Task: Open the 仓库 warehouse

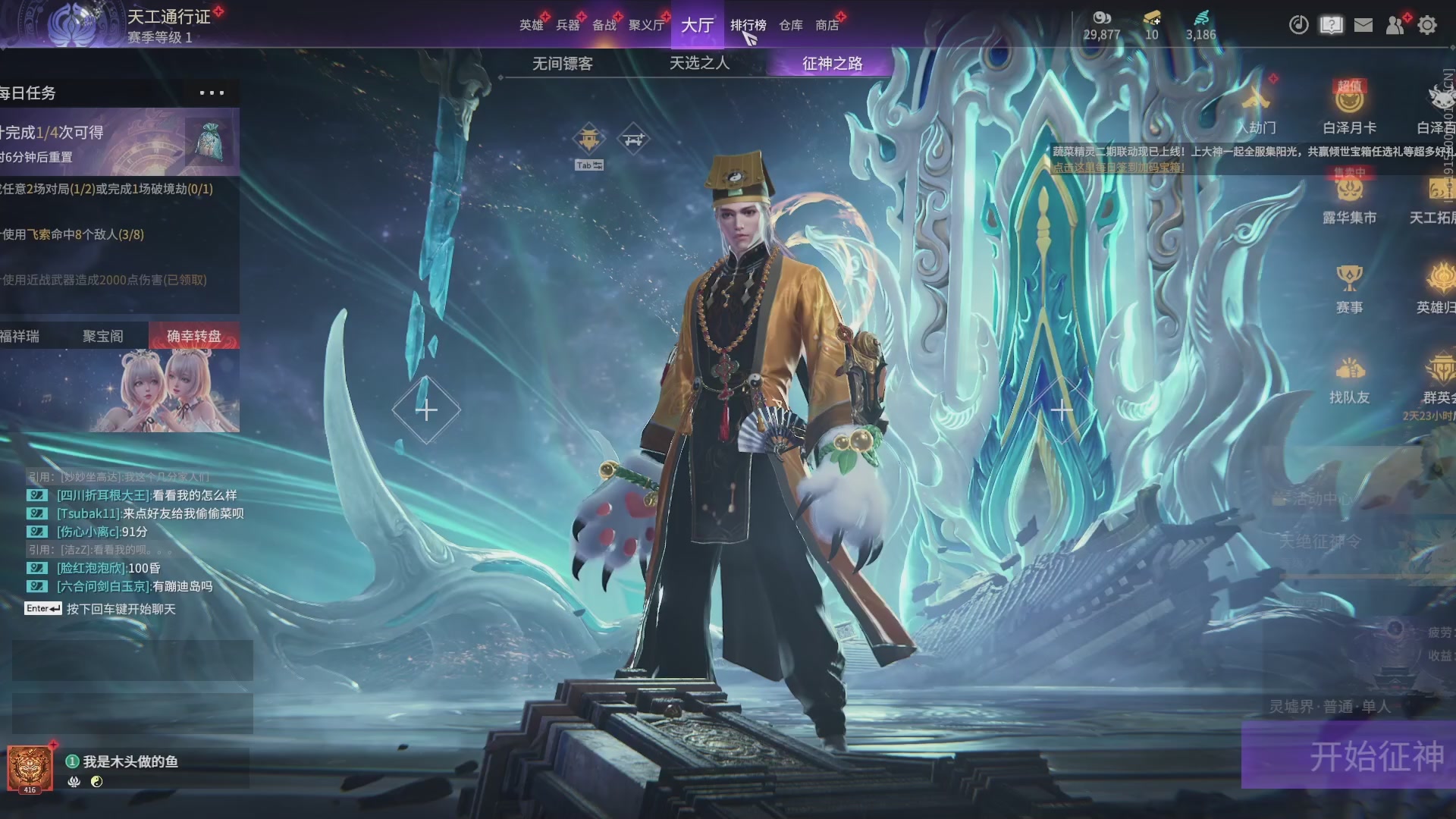Action: click(790, 25)
